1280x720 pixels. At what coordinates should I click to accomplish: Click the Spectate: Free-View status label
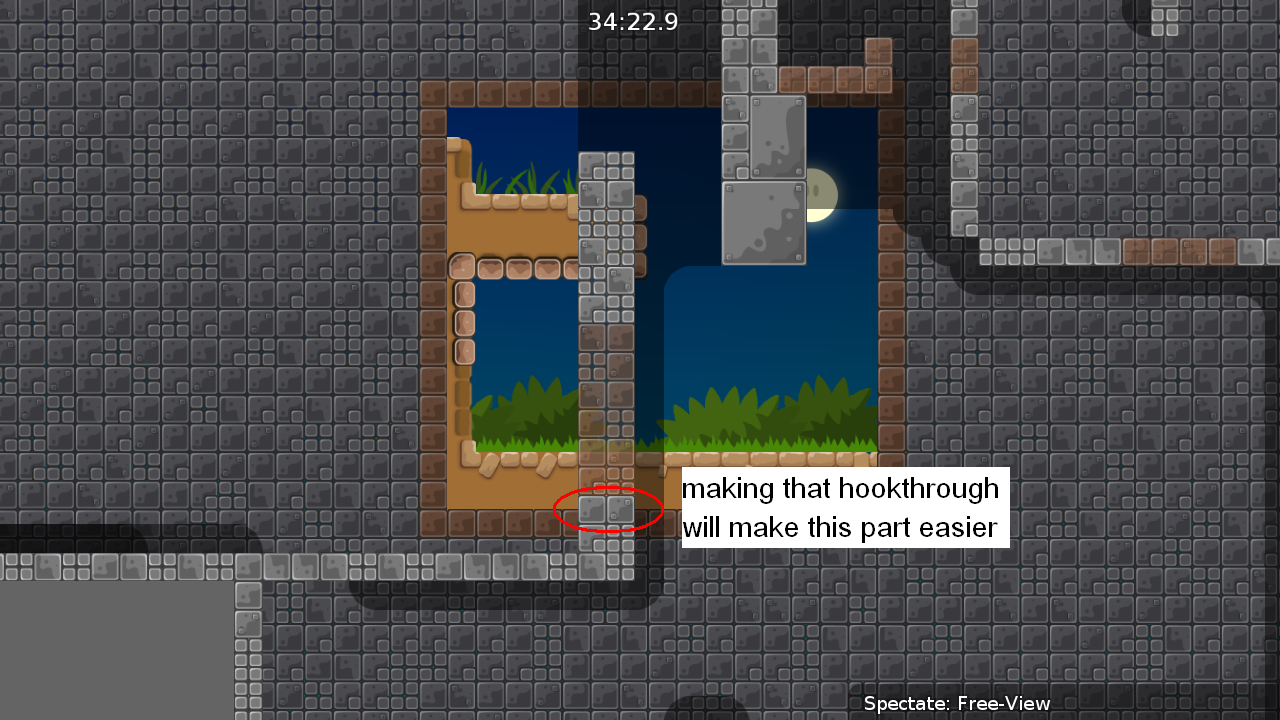point(955,703)
